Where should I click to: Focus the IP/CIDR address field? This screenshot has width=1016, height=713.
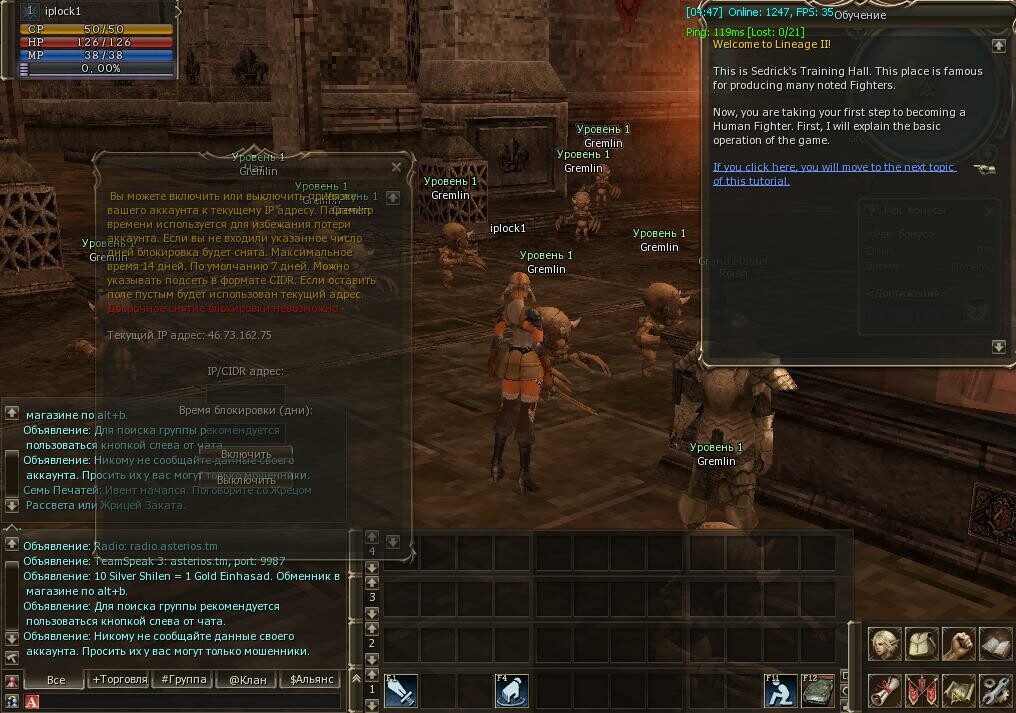(245, 393)
